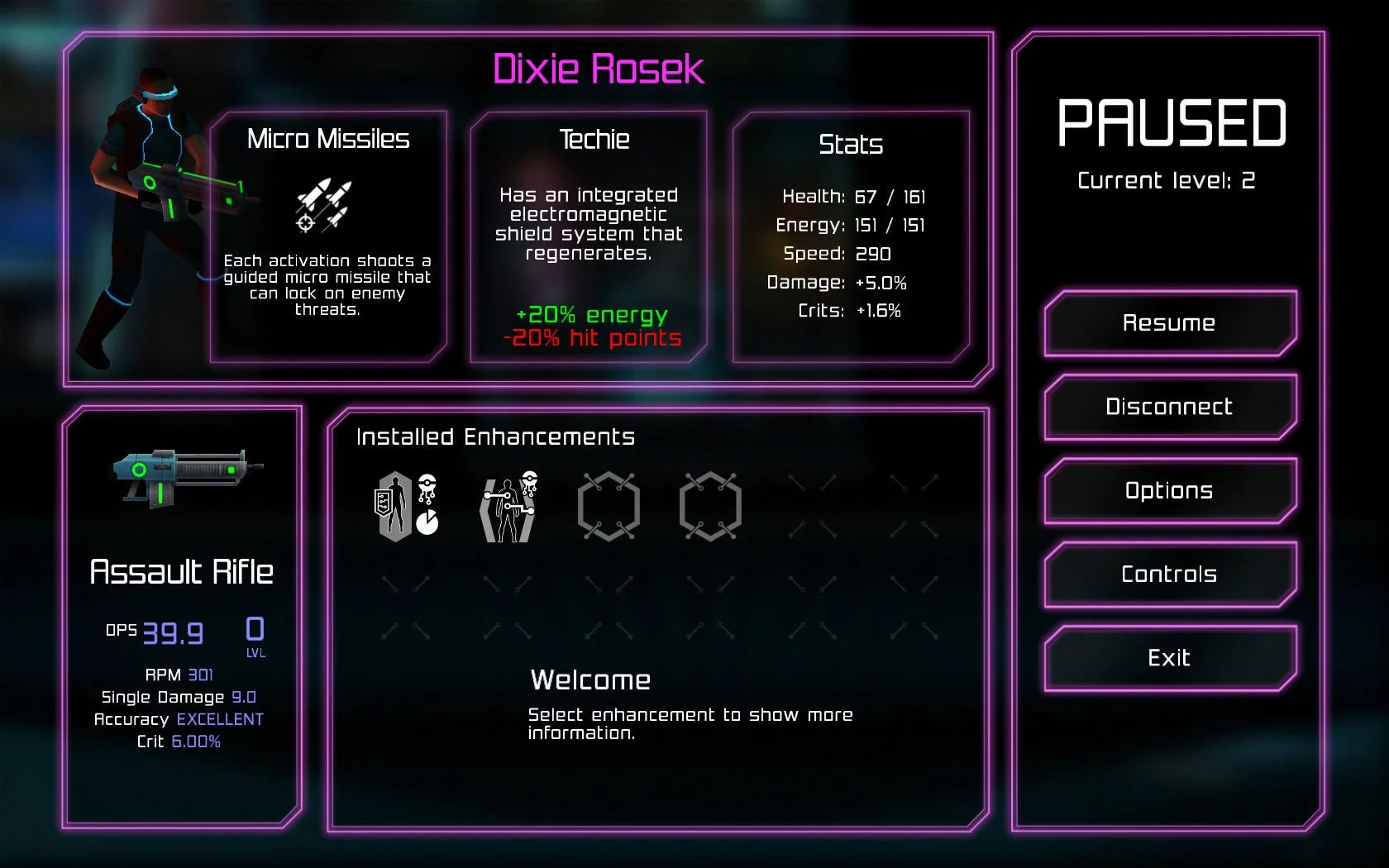The width and height of the screenshot is (1389, 868).
Task: Show the Controls screen
Action: tap(1169, 574)
